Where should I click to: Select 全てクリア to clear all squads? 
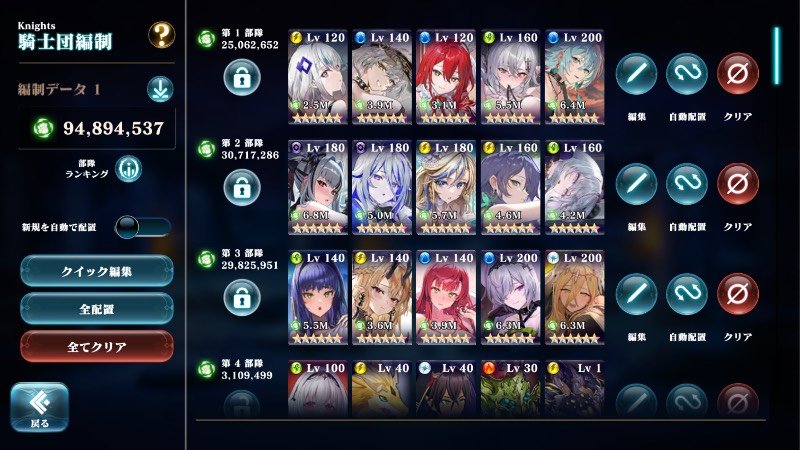(x=97, y=346)
